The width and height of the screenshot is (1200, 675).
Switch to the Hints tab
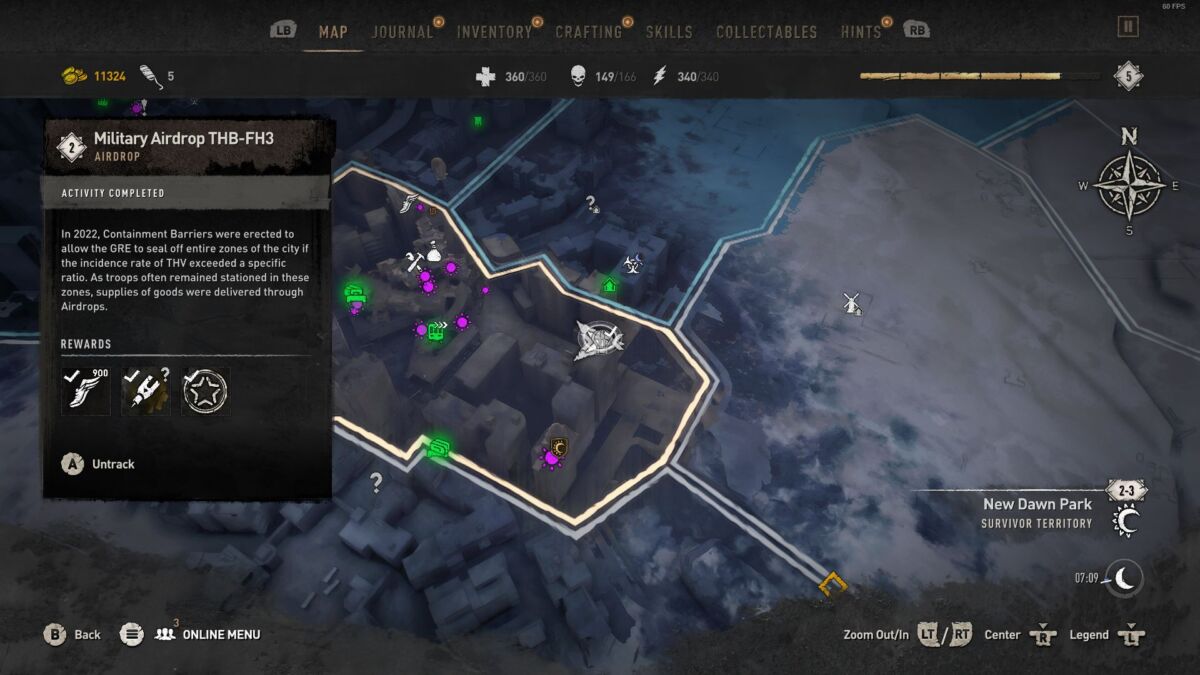[x=861, y=32]
